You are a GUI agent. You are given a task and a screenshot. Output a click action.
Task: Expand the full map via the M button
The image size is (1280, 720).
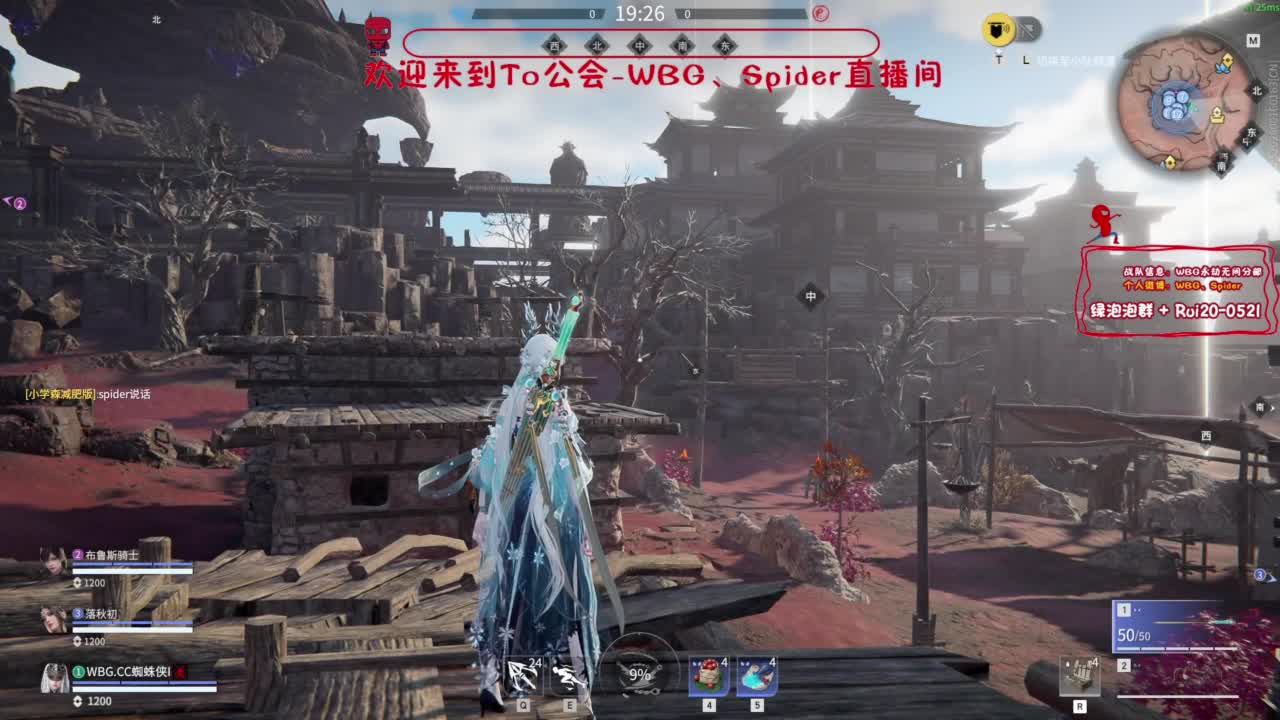click(x=1252, y=39)
